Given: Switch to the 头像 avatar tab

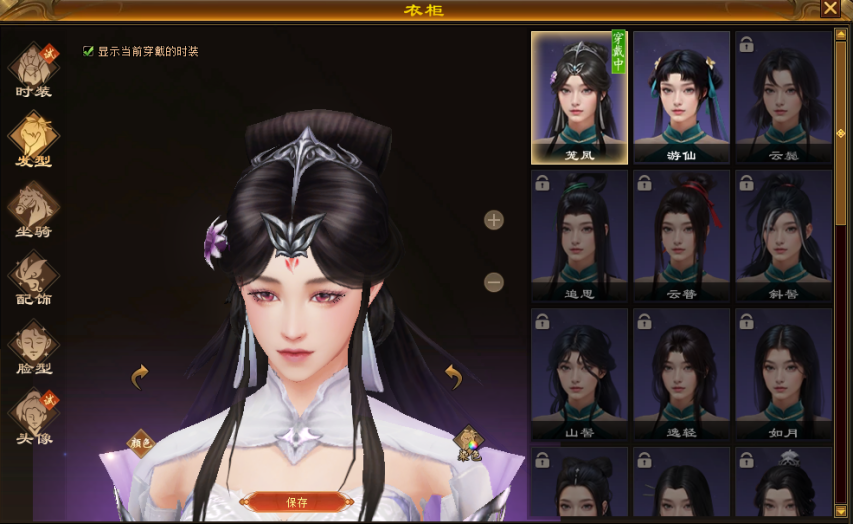Looking at the screenshot, I should pyautogui.click(x=34, y=417).
